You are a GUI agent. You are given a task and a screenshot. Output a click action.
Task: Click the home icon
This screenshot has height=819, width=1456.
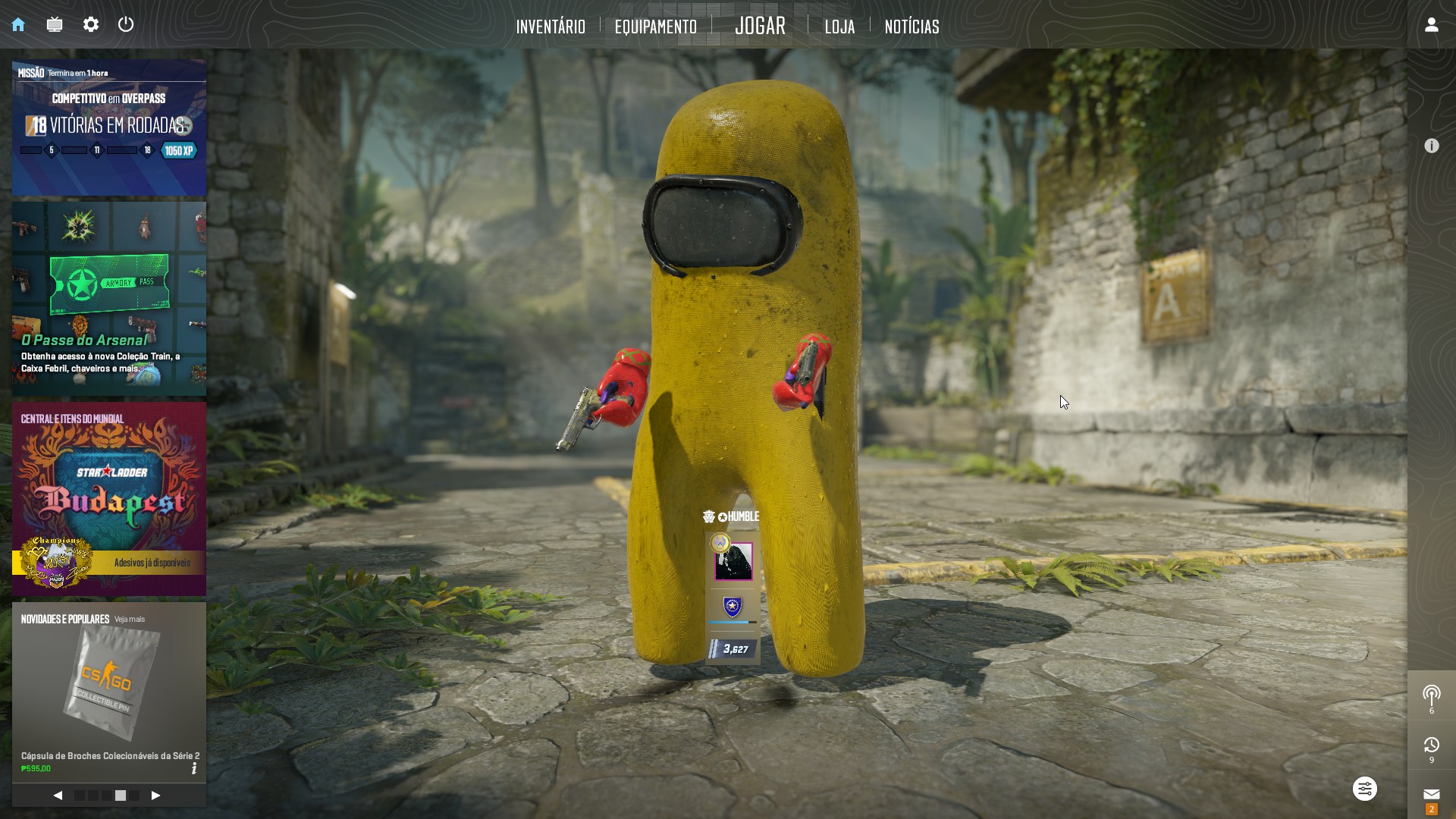18,25
